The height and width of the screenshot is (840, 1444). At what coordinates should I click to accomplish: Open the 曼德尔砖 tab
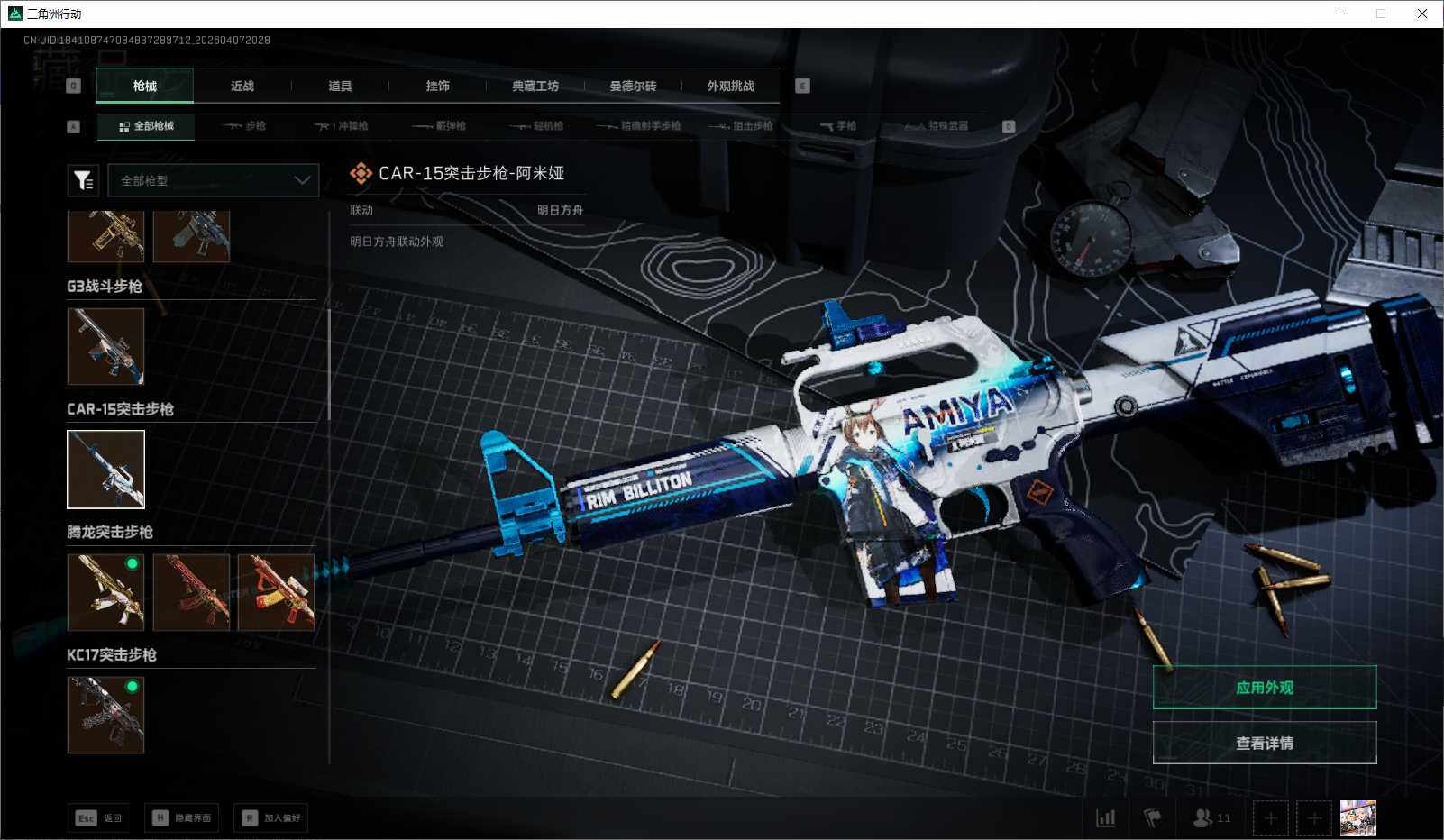[x=633, y=87]
